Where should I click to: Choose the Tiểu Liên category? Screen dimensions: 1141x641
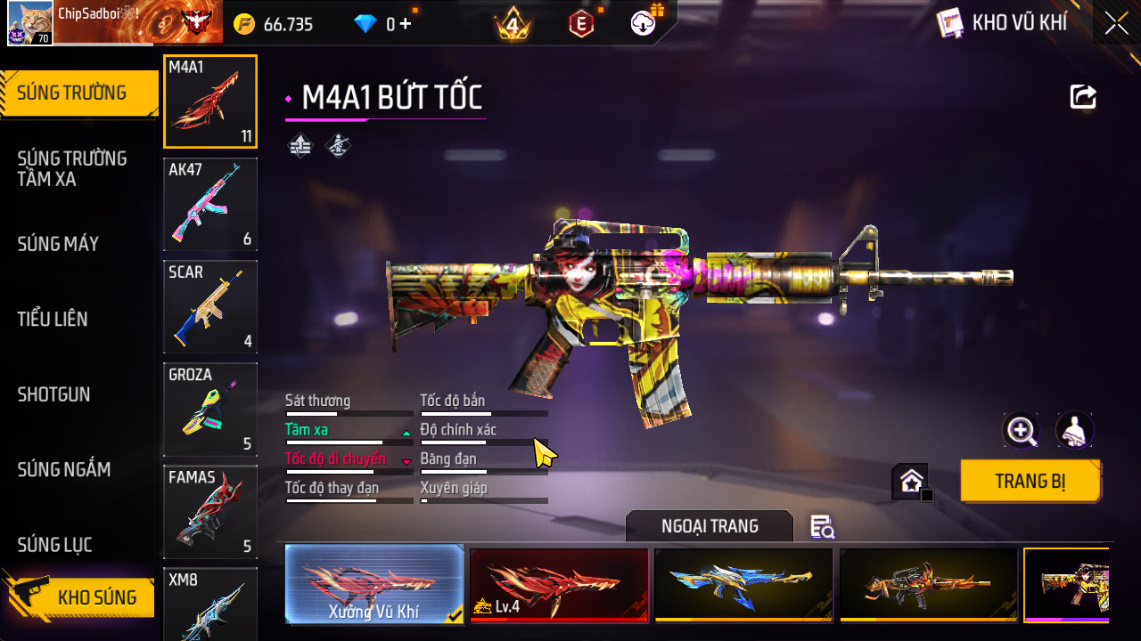(x=53, y=319)
